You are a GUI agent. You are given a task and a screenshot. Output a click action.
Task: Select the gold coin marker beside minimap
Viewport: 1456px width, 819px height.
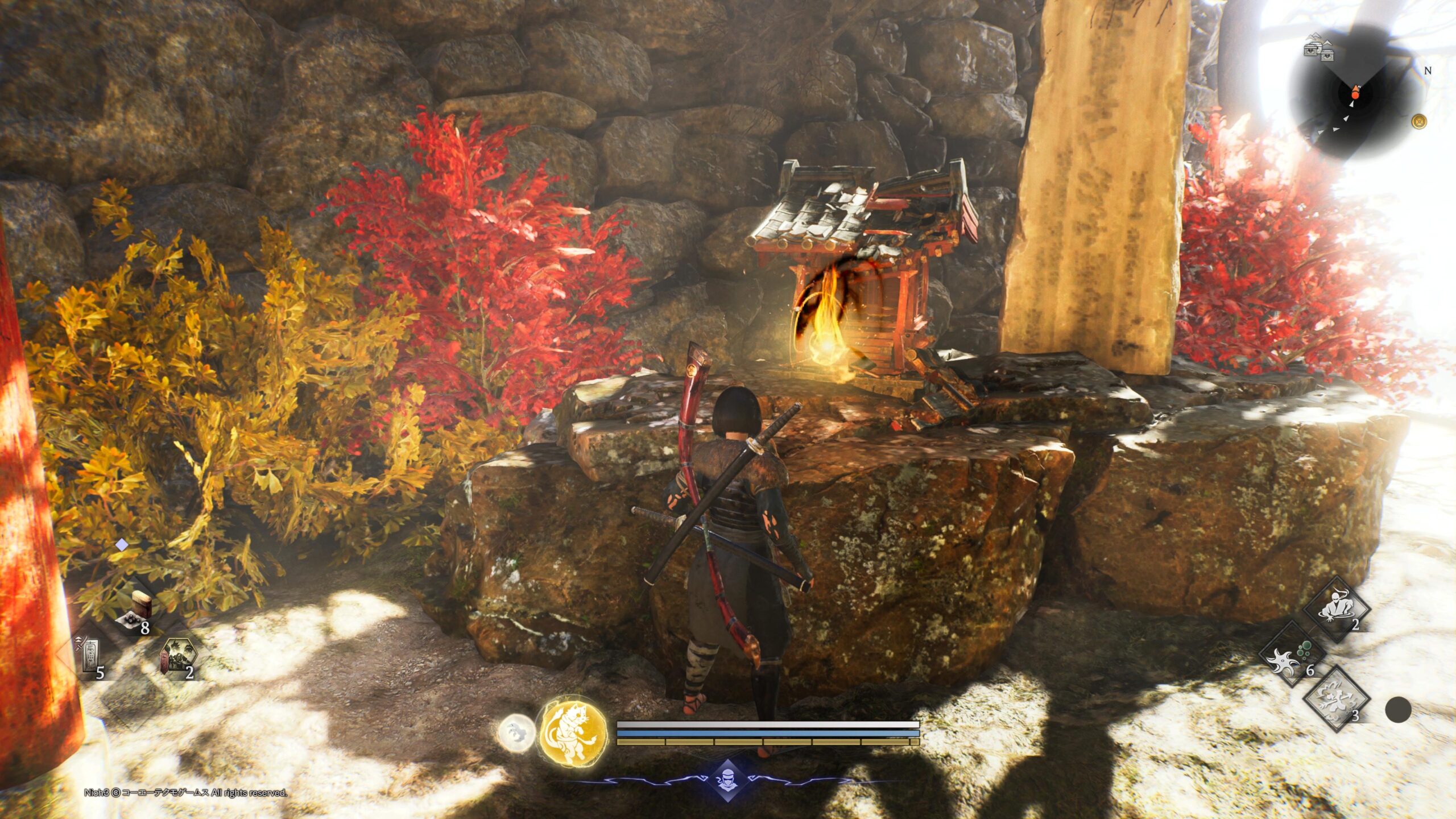(1420, 121)
